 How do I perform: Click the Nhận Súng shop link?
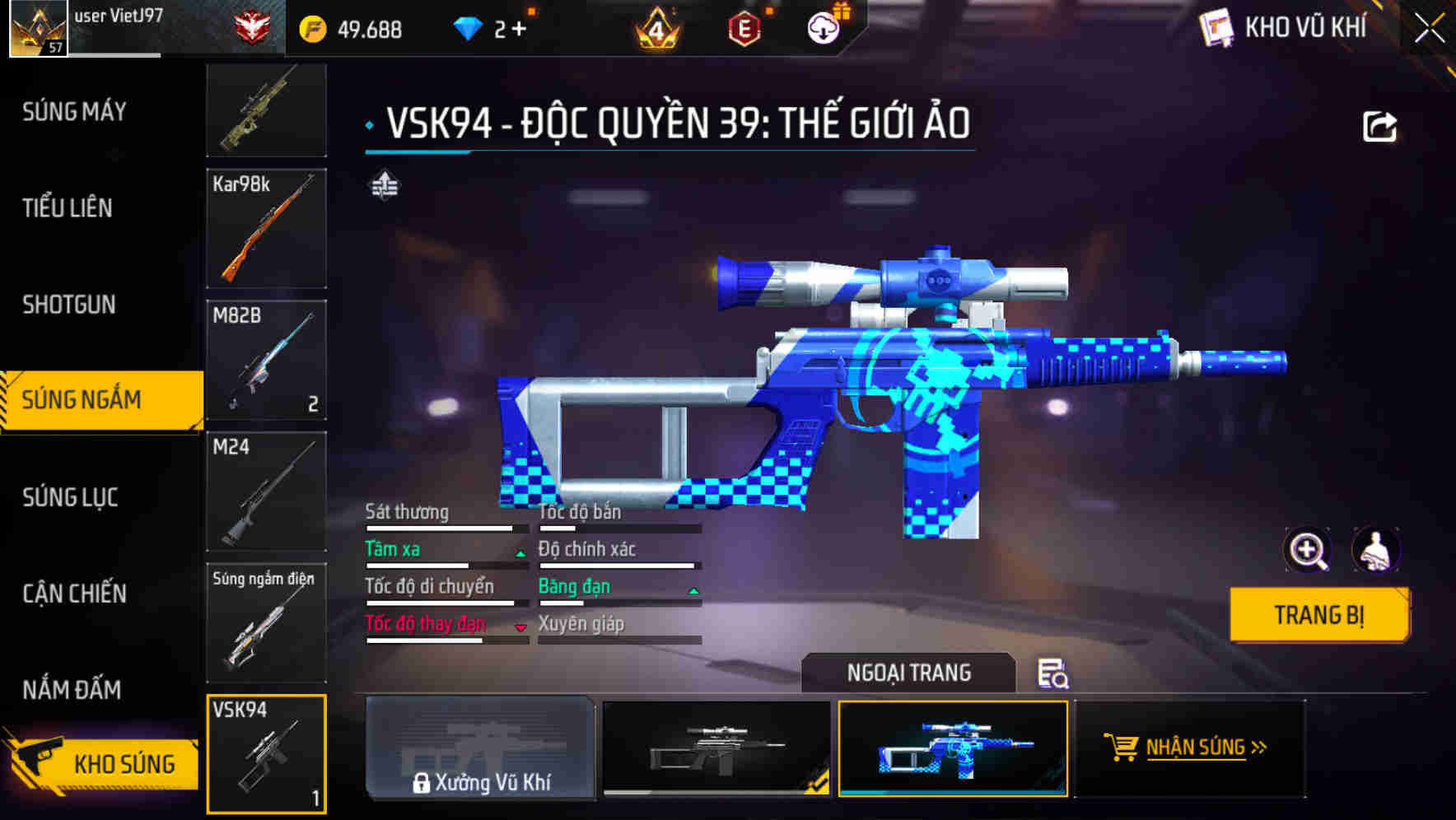[x=1196, y=748]
